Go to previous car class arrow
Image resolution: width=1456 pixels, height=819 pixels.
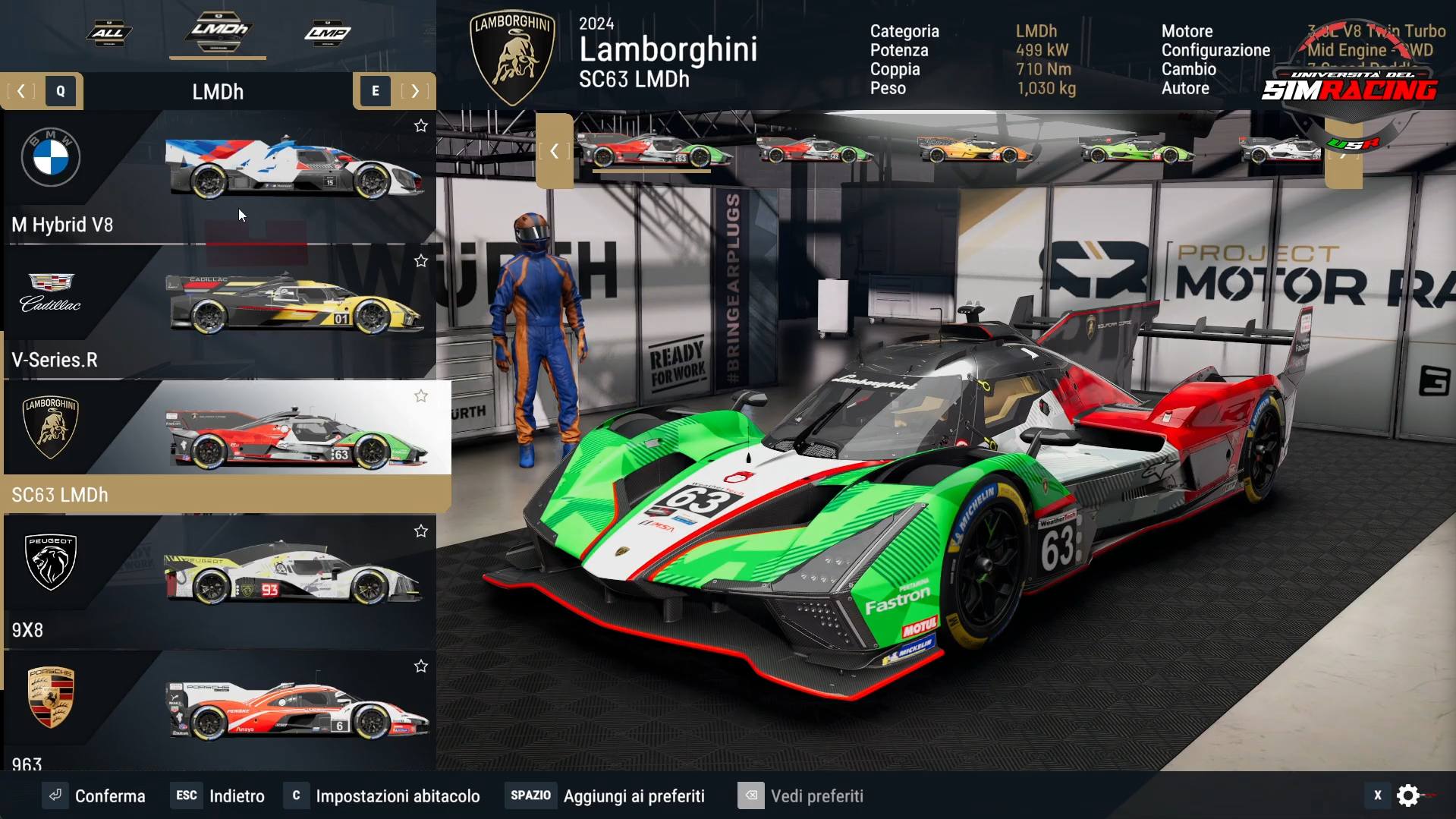(21, 91)
